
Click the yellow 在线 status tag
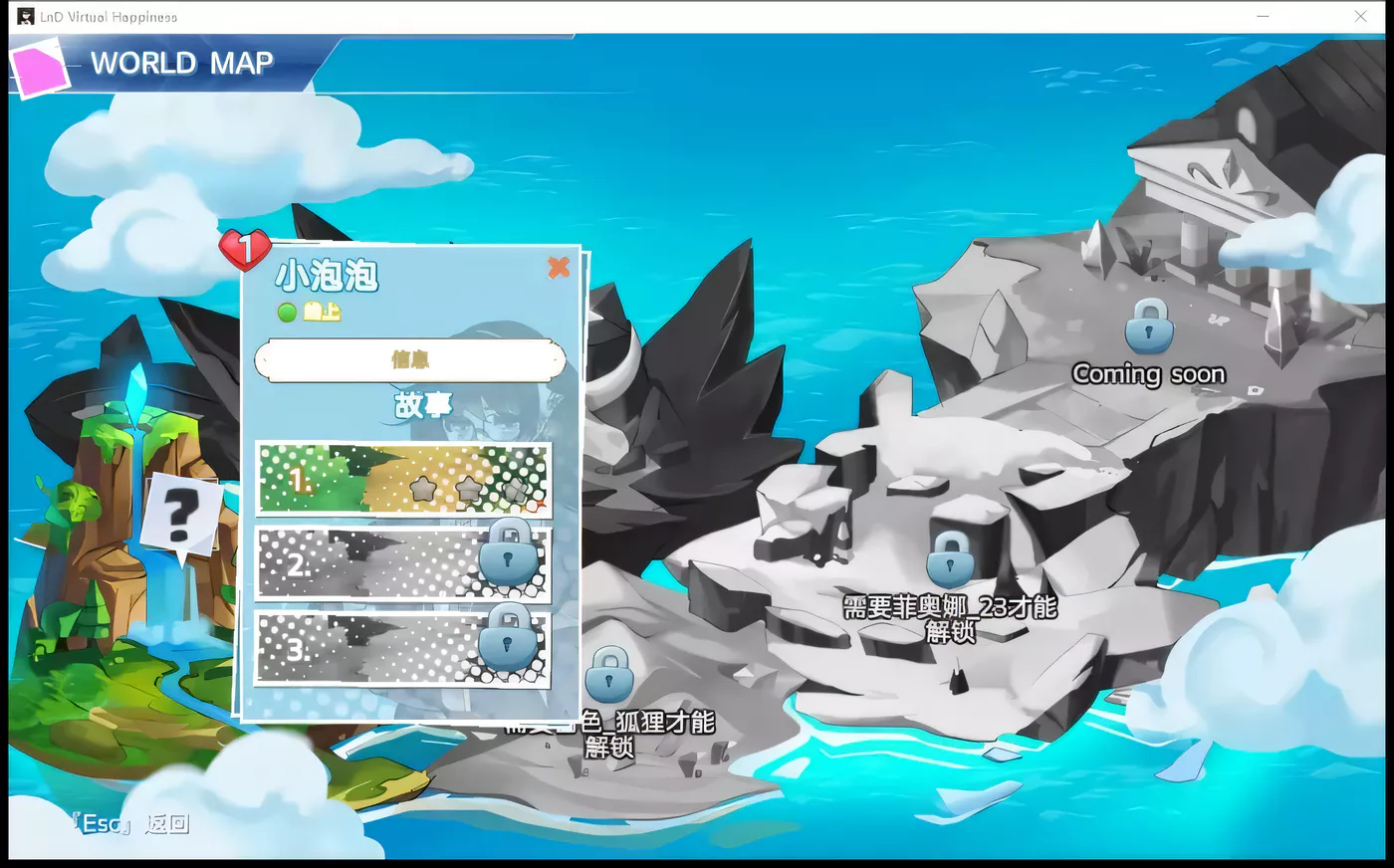319,310
